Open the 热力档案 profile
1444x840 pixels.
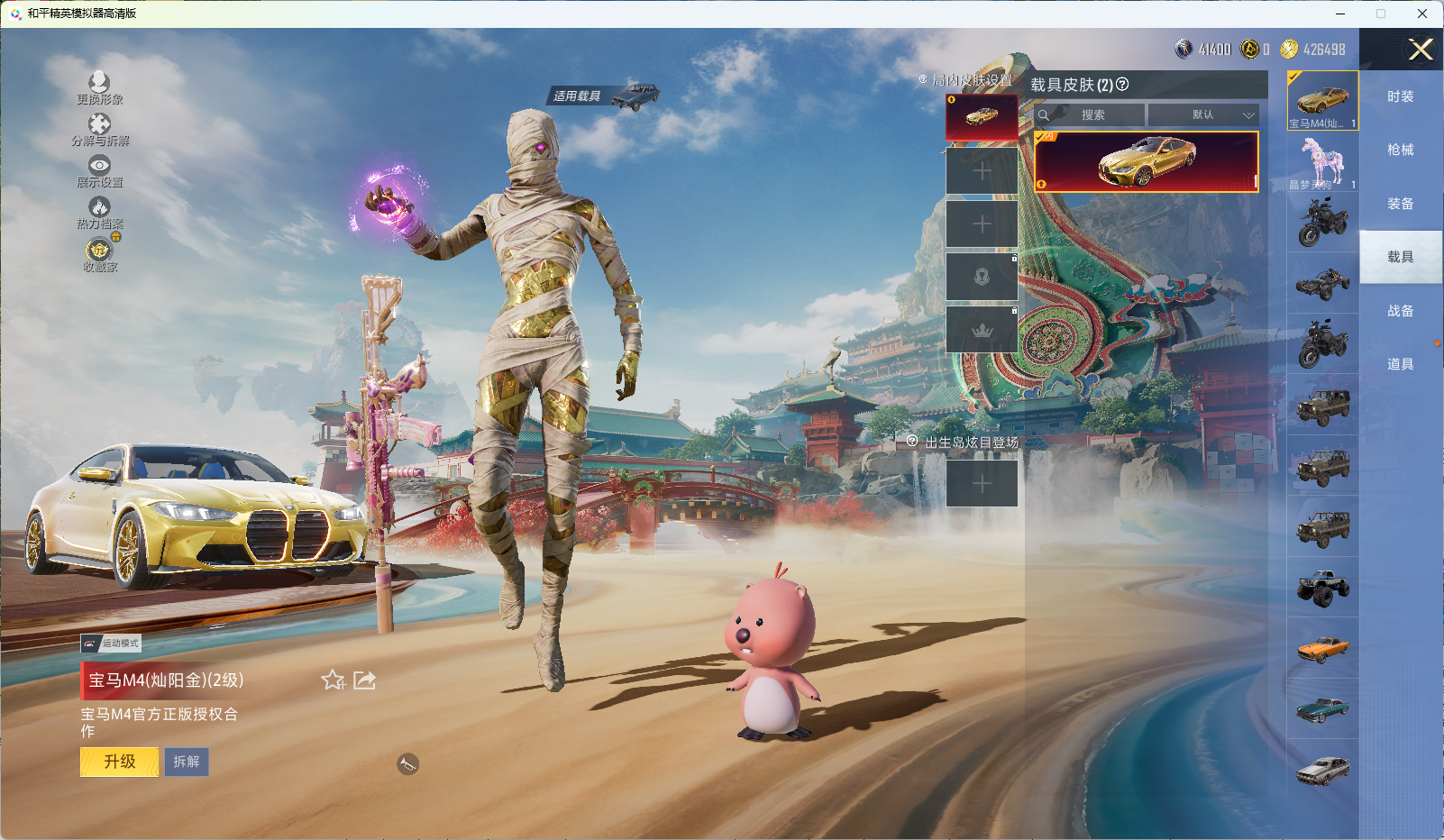click(99, 213)
